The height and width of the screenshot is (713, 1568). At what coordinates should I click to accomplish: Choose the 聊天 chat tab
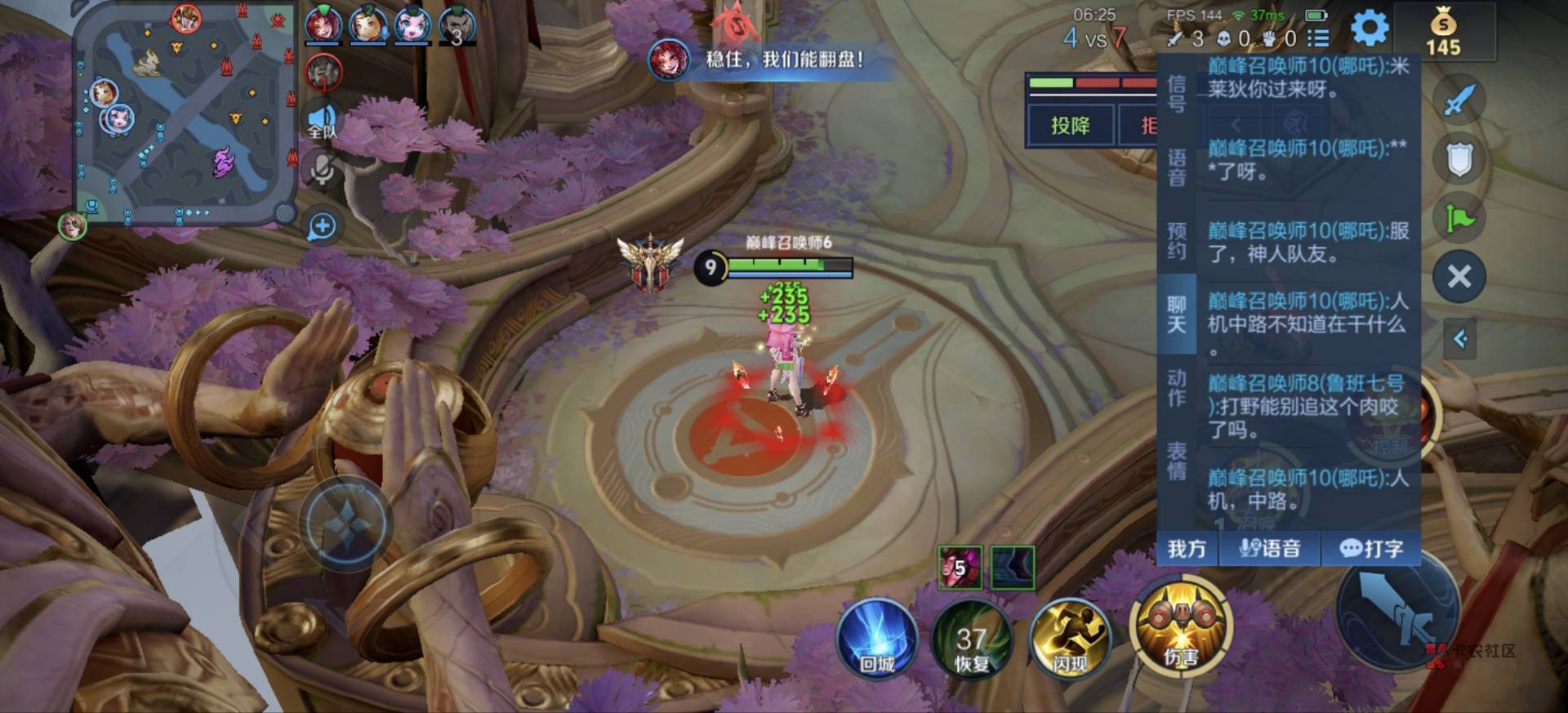pyautogui.click(x=1176, y=314)
